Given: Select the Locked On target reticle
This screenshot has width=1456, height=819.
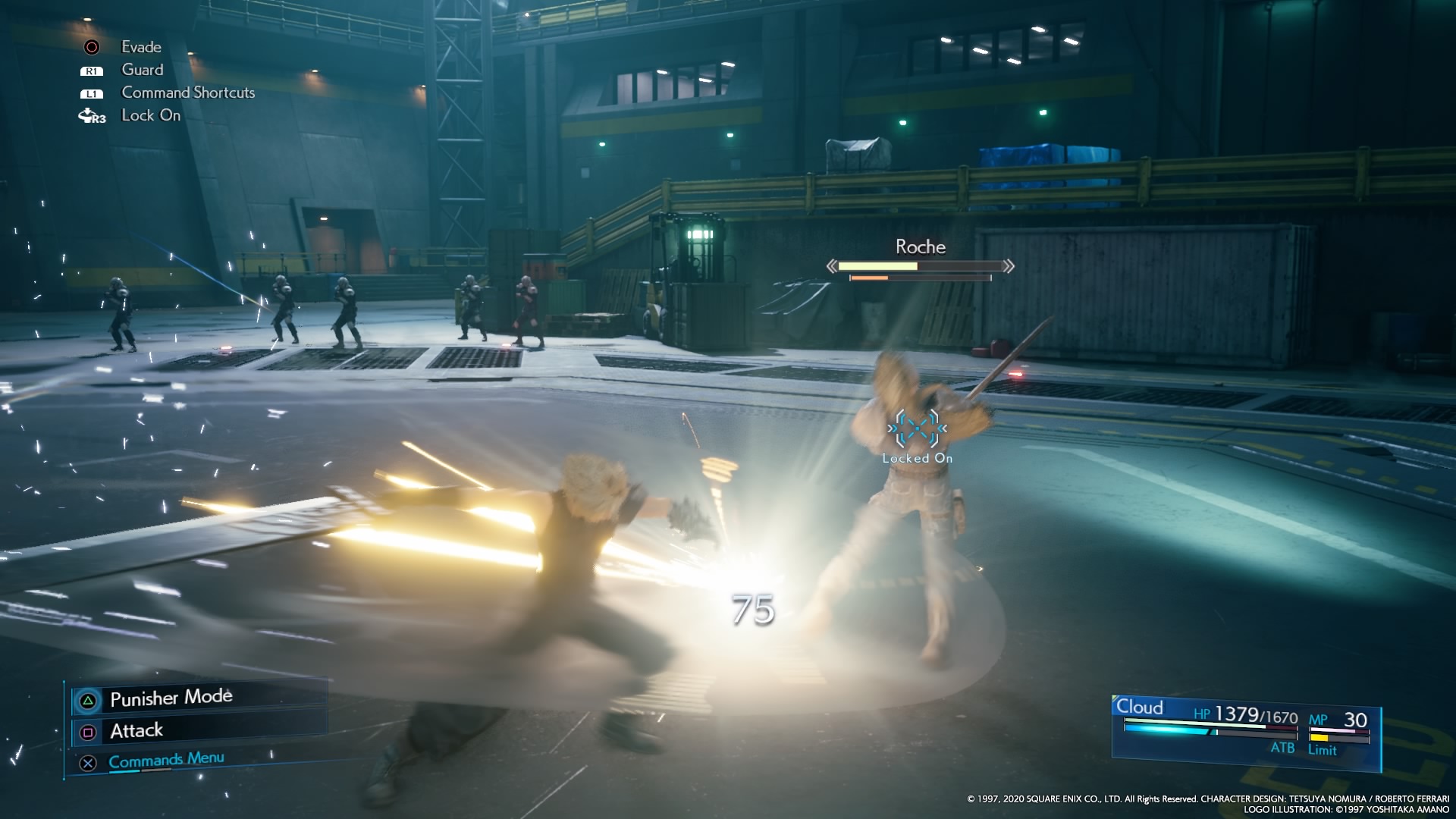Looking at the screenshot, I should (x=917, y=429).
